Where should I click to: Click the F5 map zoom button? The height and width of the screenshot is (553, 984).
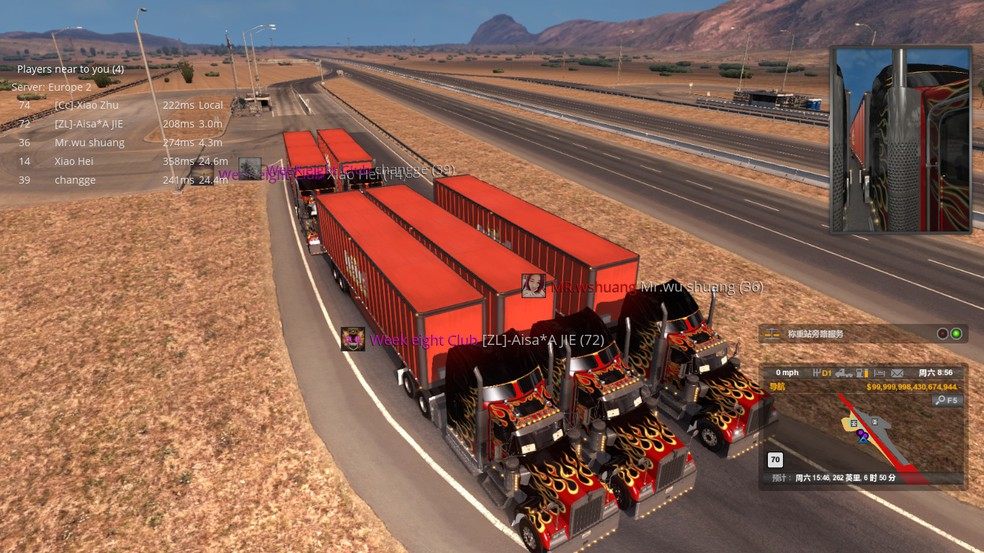tap(947, 401)
